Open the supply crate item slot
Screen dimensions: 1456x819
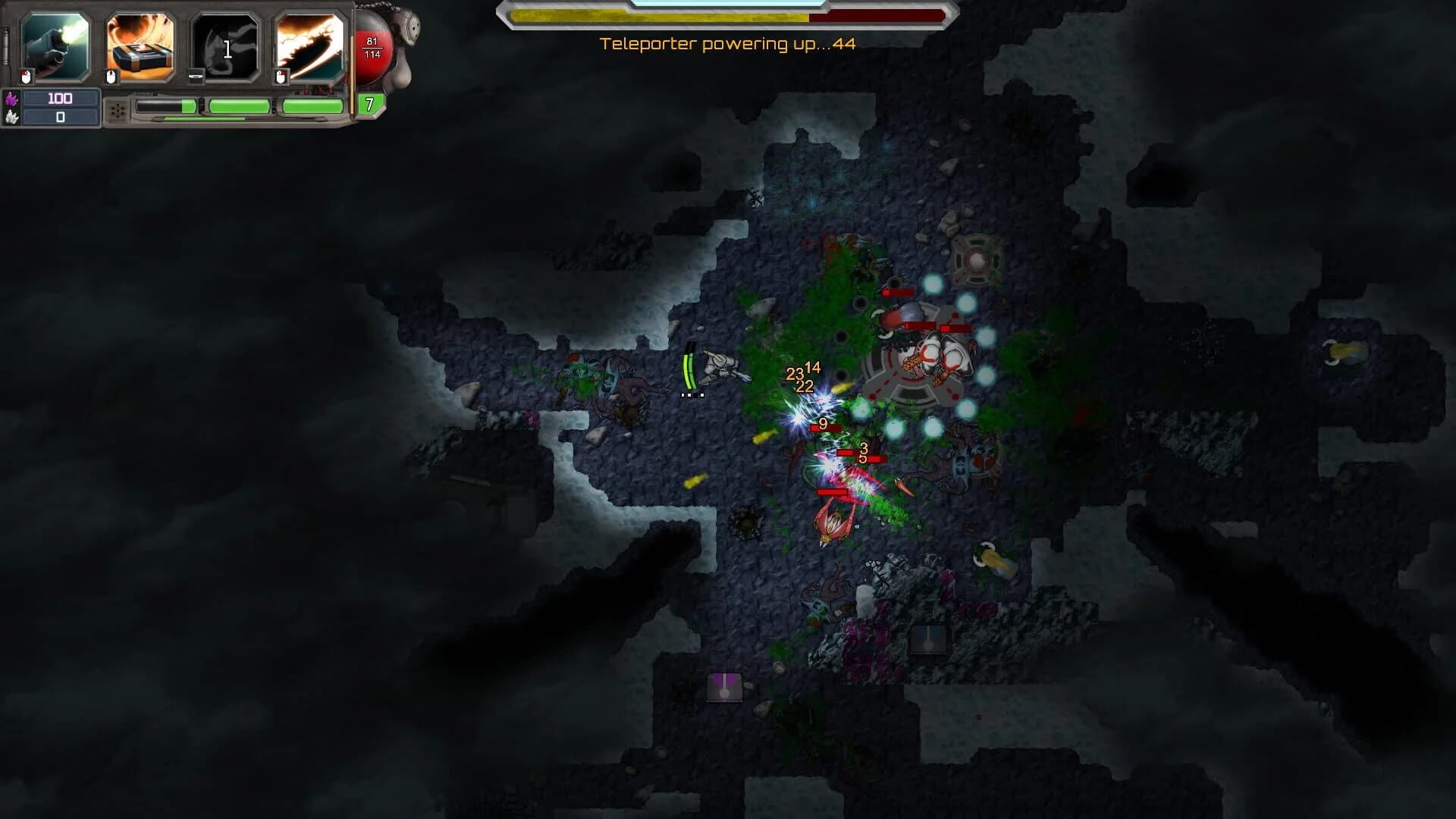pos(136,45)
